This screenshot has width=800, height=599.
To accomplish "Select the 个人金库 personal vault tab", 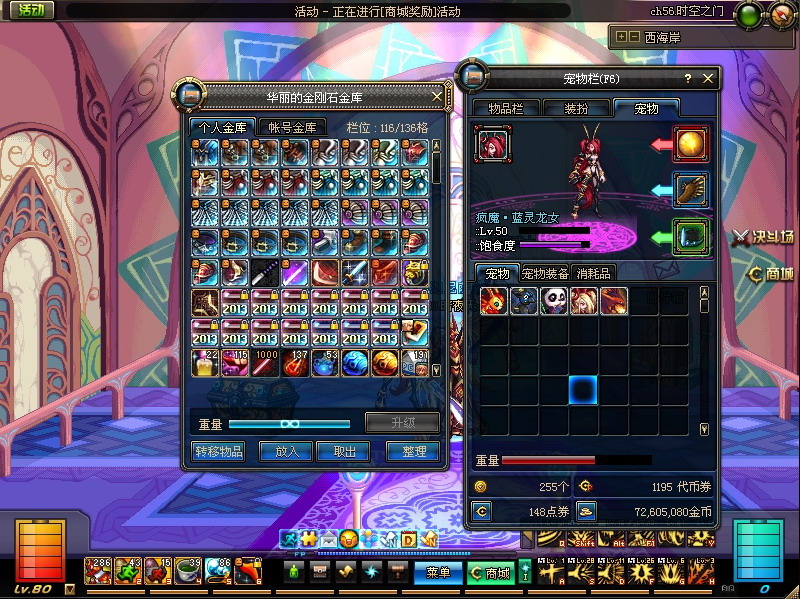I will 222,127.
